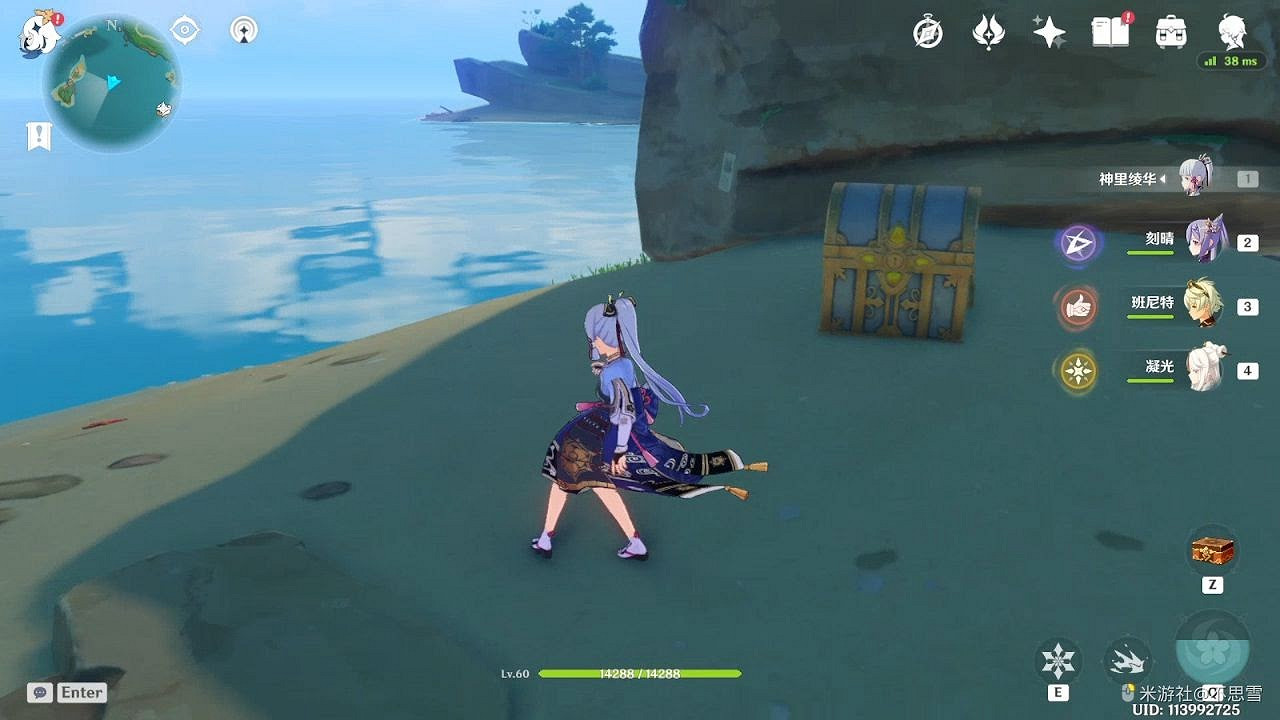Open the Paimon main menu
Viewport: 1280px width, 720px height.
click(x=35, y=35)
